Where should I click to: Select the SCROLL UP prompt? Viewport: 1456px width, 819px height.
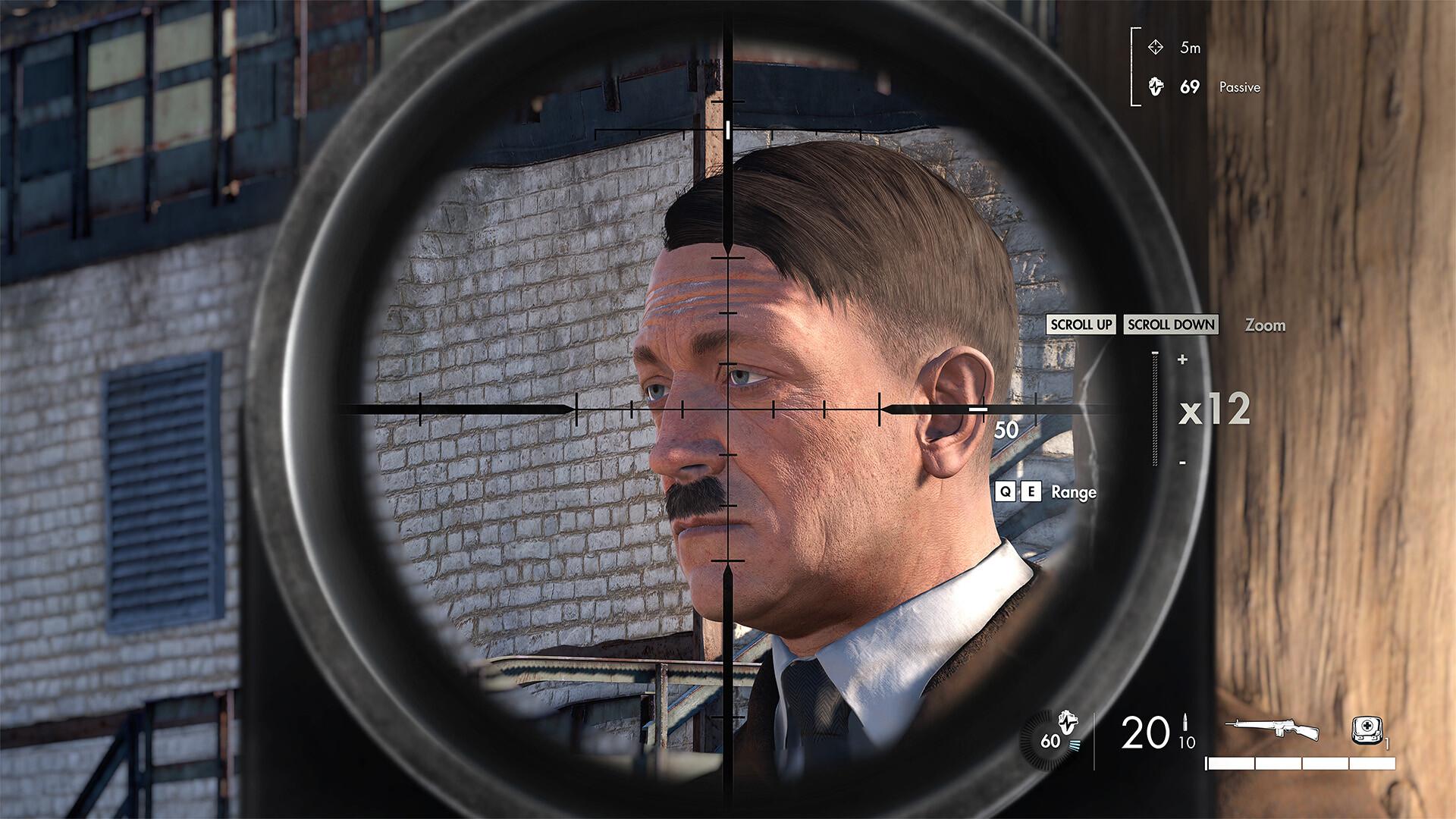(x=1080, y=325)
